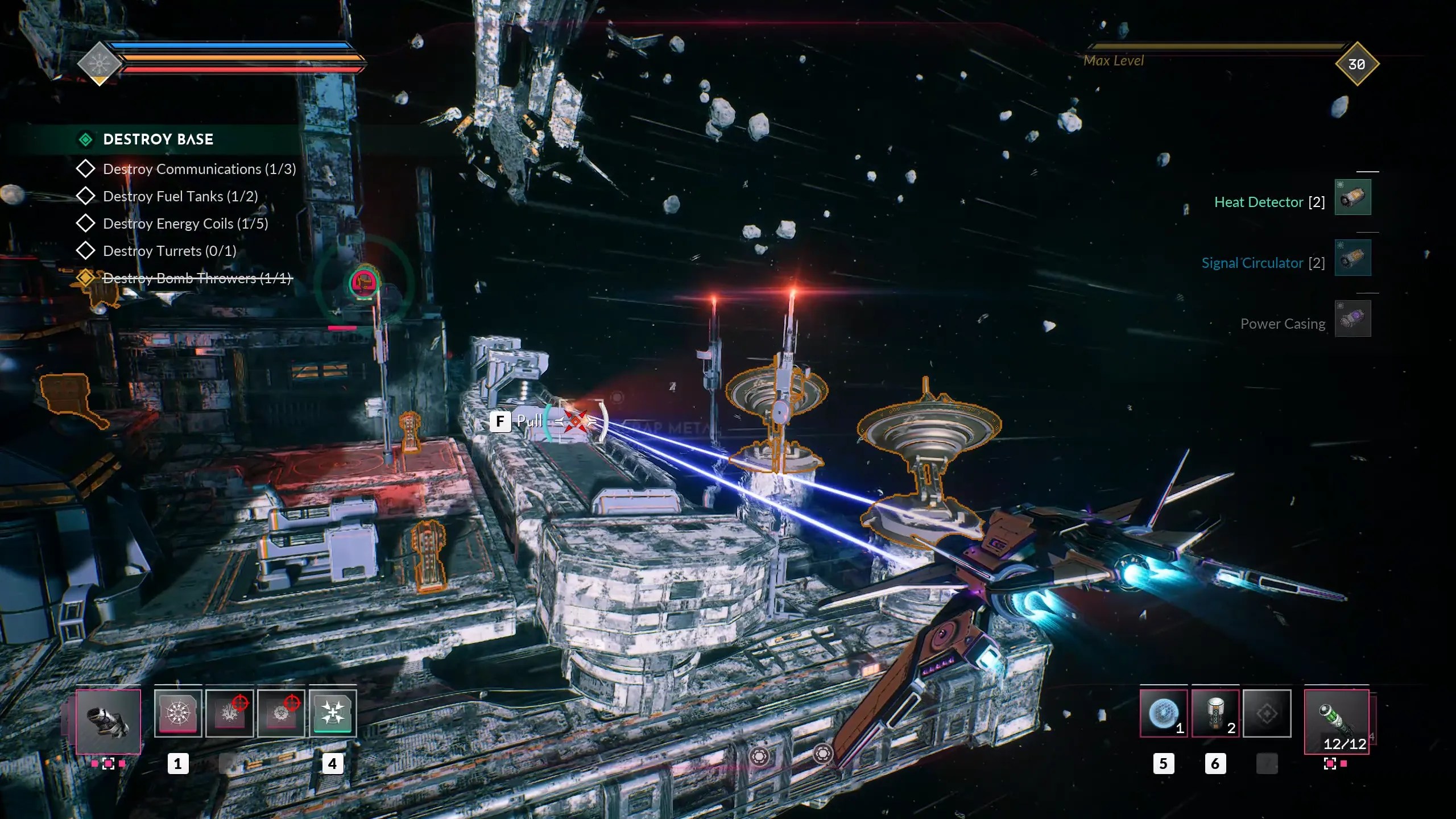The height and width of the screenshot is (819, 1456).
Task: Click the Signal Circulator loot label
Action: click(1252, 262)
